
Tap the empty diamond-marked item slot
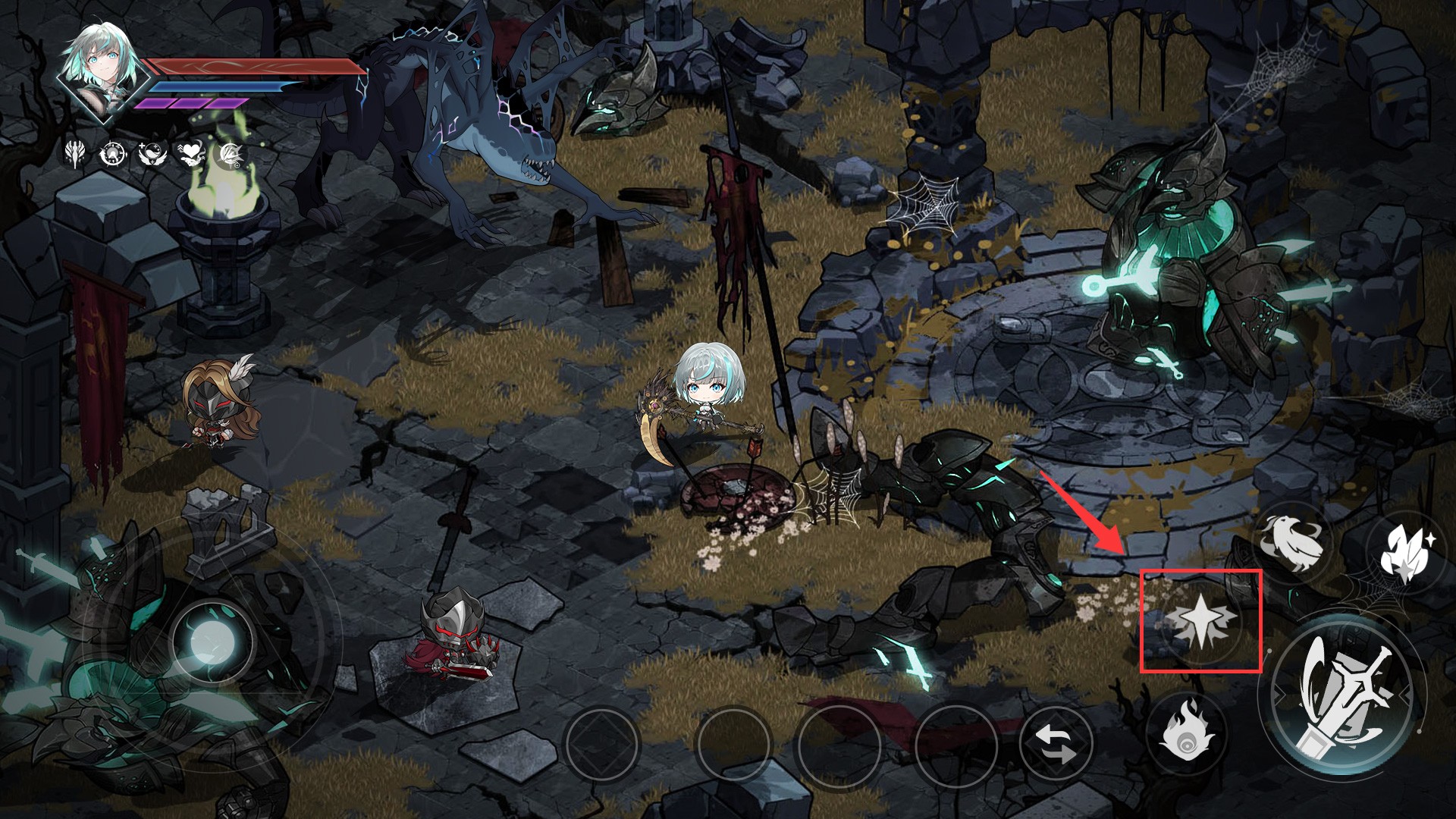coord(602,745)
